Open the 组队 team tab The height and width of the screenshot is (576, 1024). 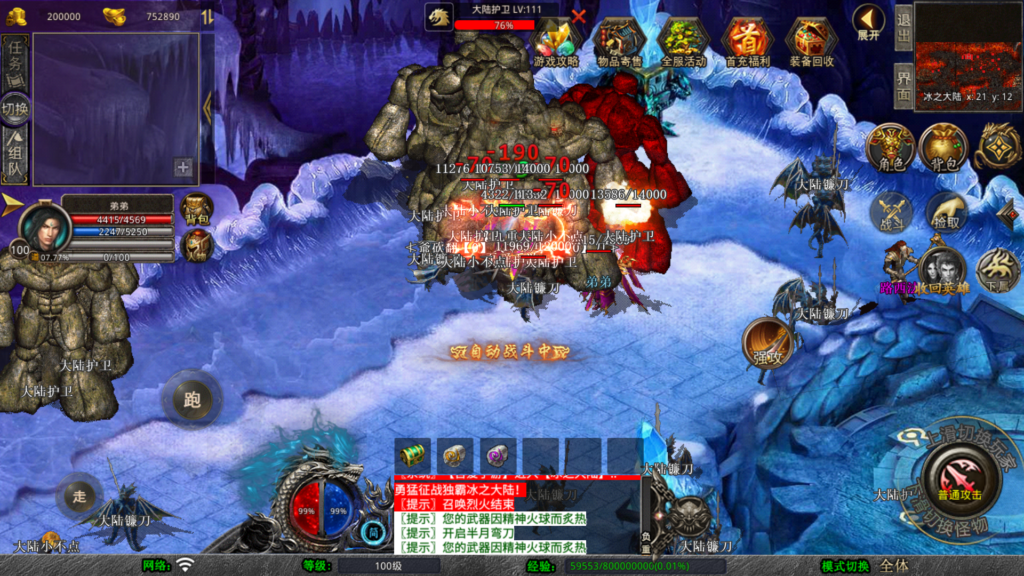(x=16, y=156)
